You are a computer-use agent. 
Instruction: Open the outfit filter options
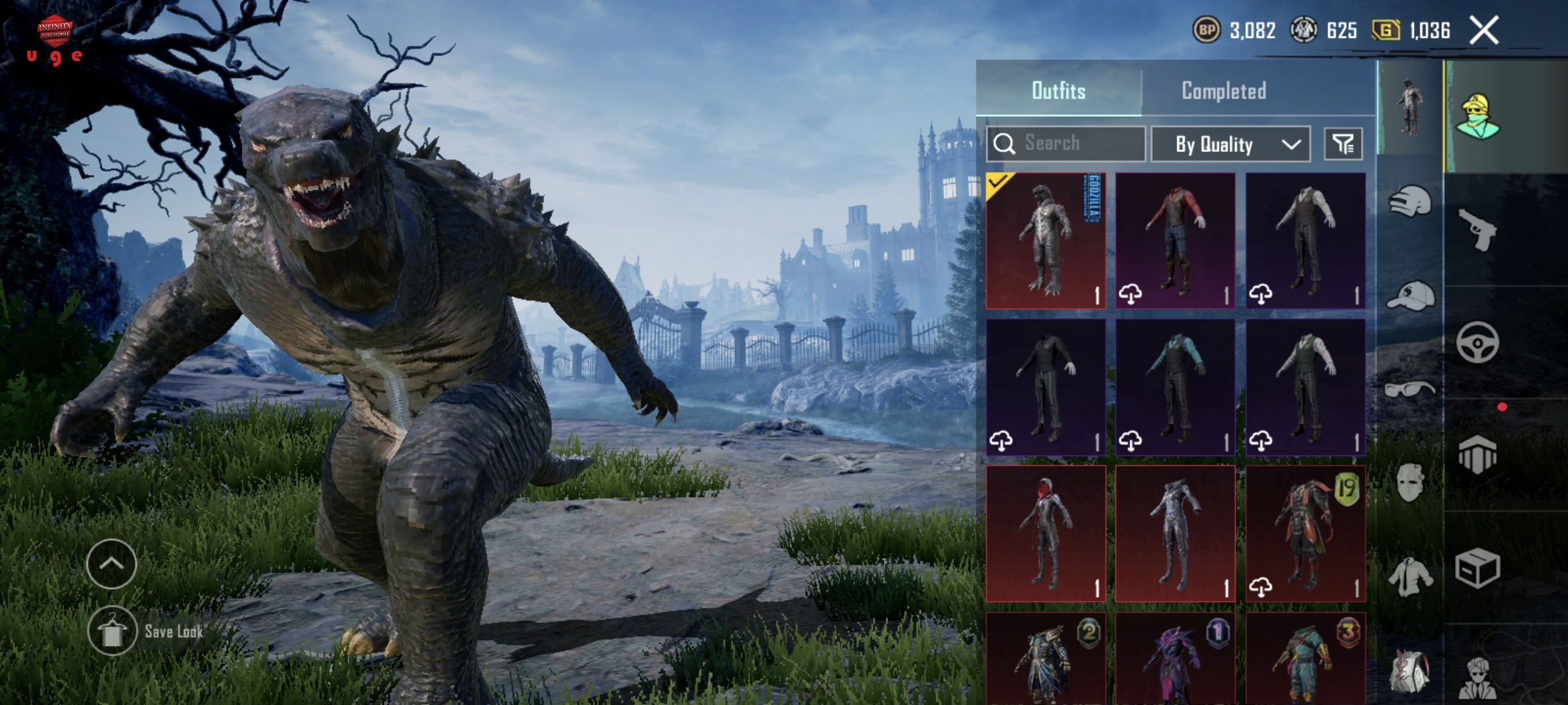click(1343, 144)
